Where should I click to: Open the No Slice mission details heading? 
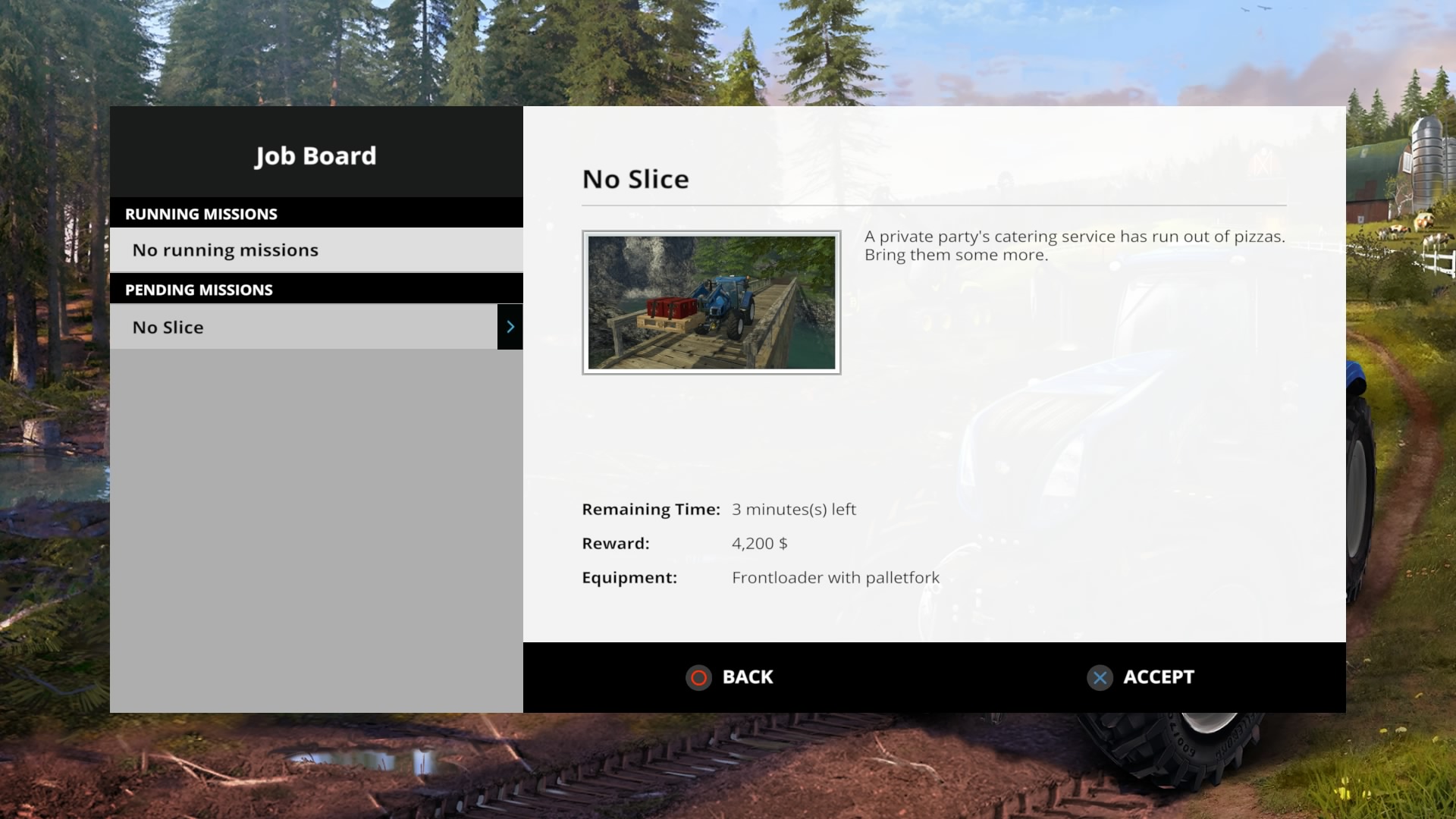tap(635, 179)
